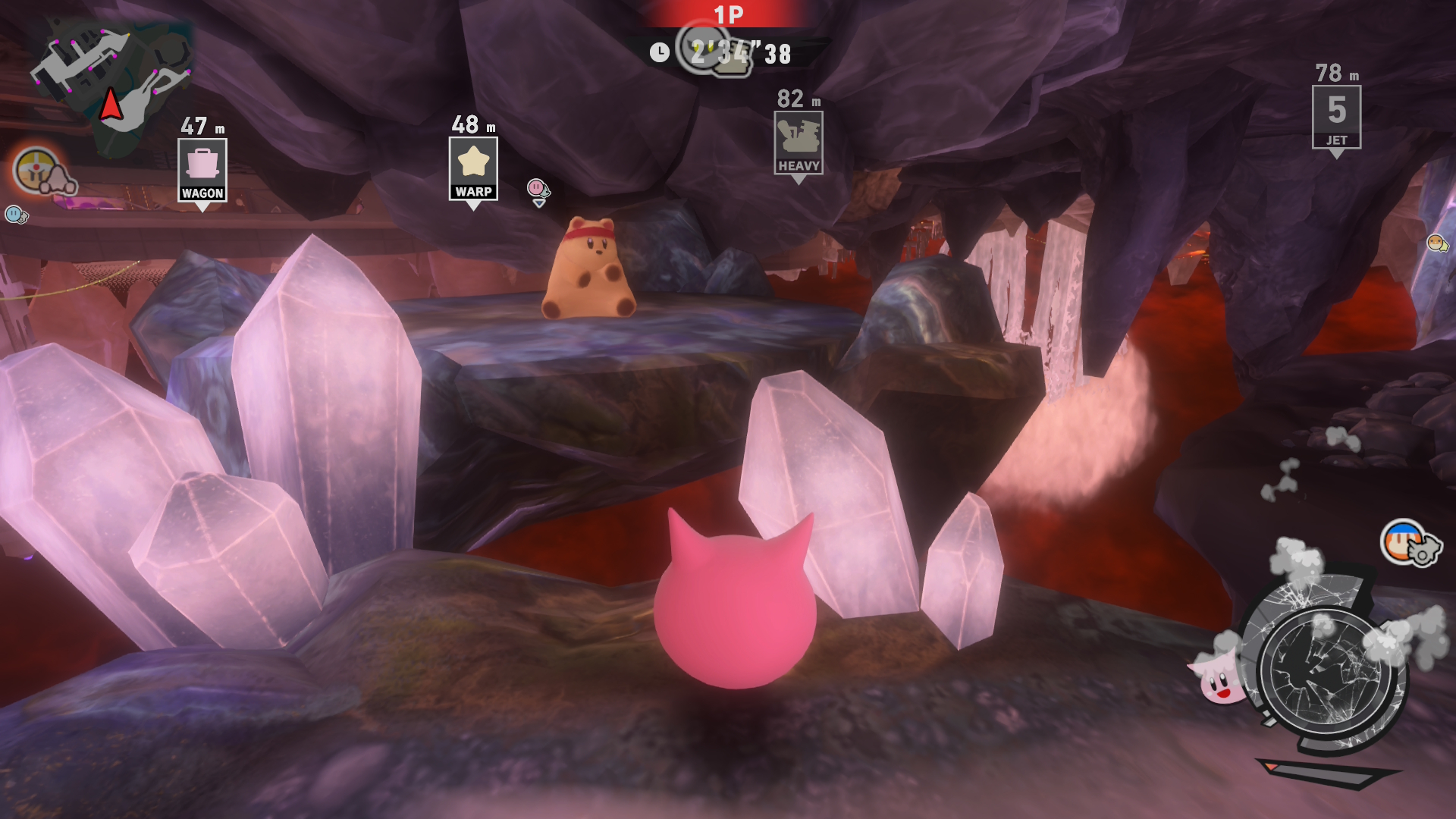
Task: Select the small pink Kirby marker near WARP
Action: 537,188
